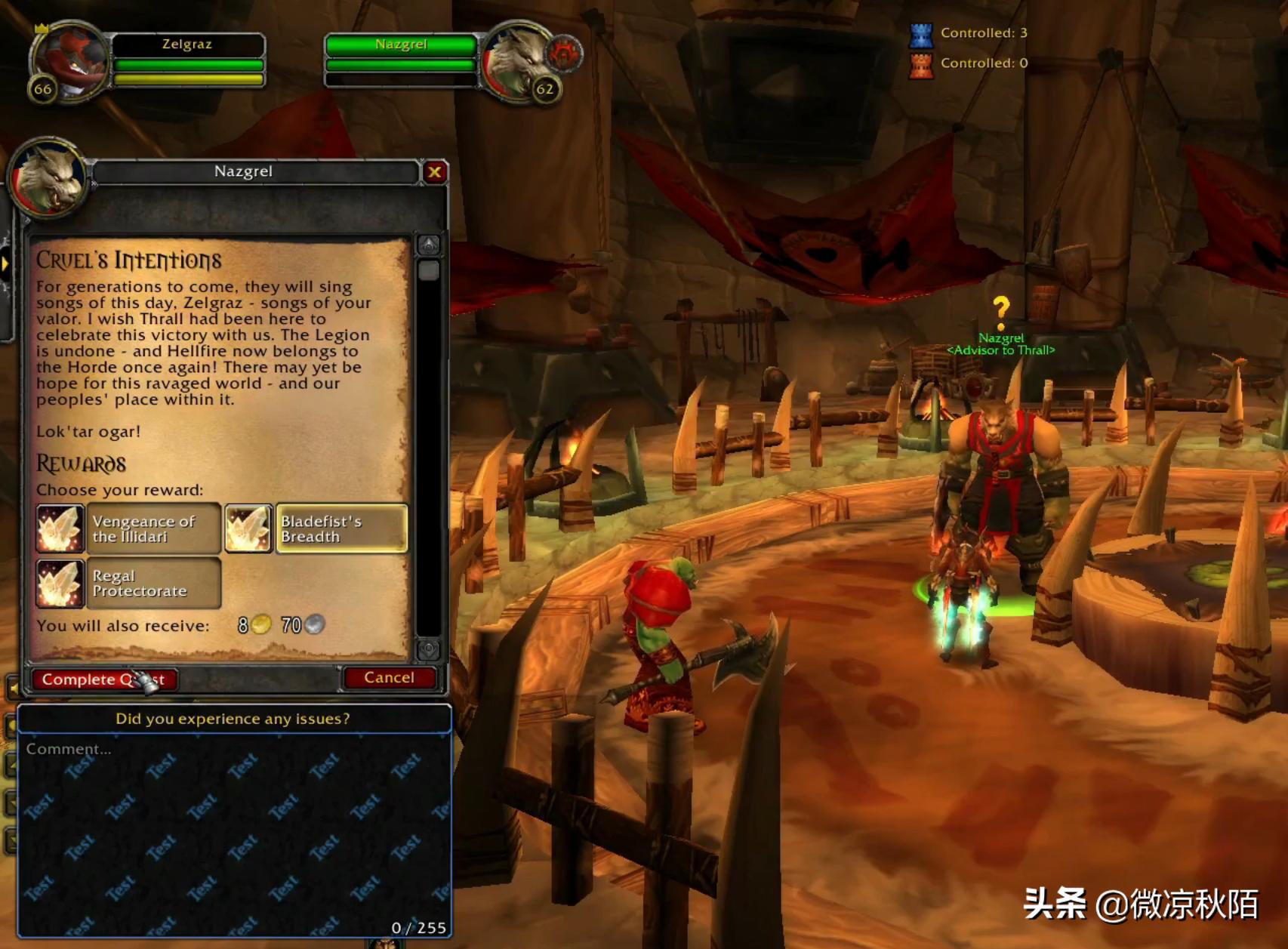Cancel the quest reward dialog
Screen dimensions: 1288x949
tap(389, 678)
